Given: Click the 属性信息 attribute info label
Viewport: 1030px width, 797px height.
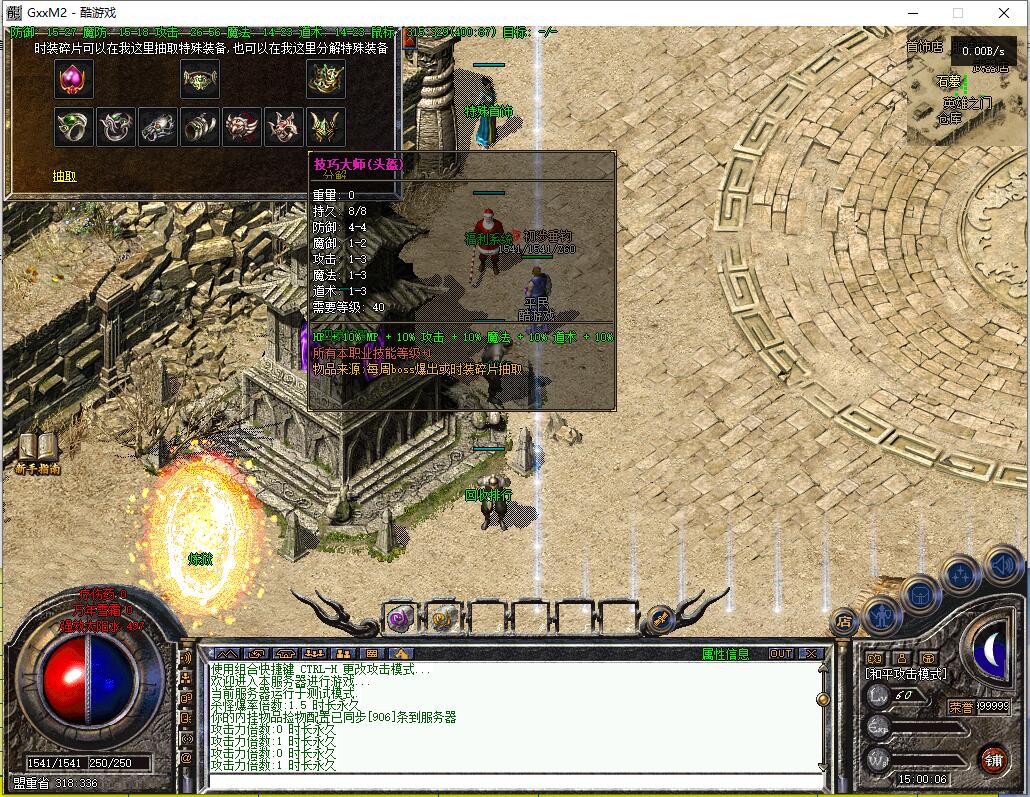Looking at the screenshot, I should pyautogui.click(x=725, y=654).
